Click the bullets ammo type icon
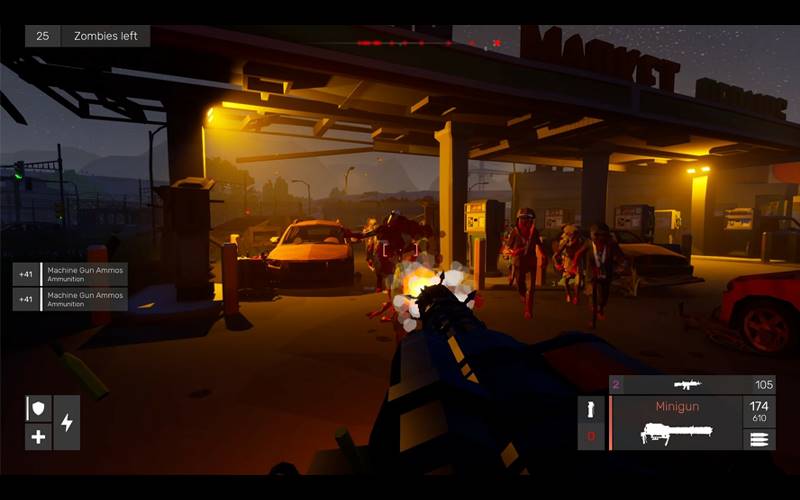This screenshot has height=500, width=800. (x=759, y=439)
